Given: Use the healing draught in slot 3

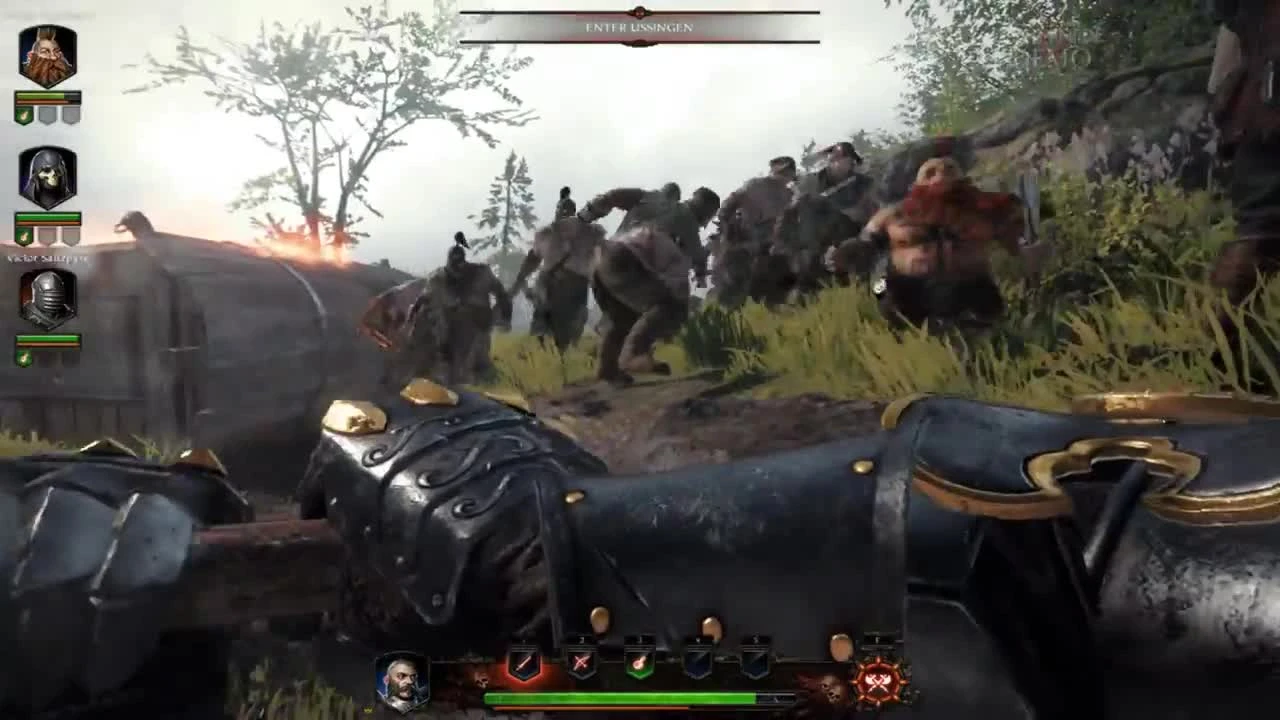Looking at the screenshot, I should (x=638, y=663).
